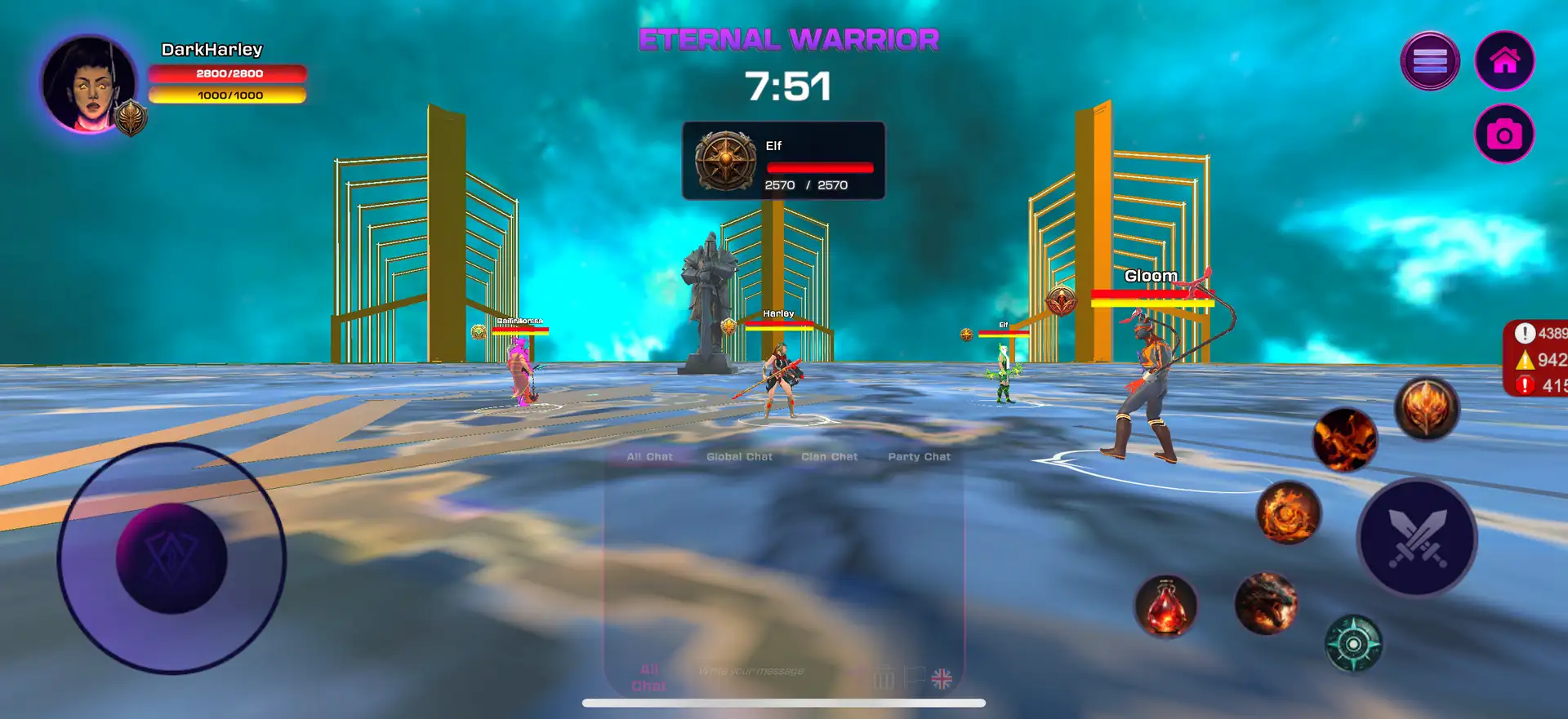The image size is (1568, 719).
Task: Tap DarkHarley's player portrait
Action: 89,84
